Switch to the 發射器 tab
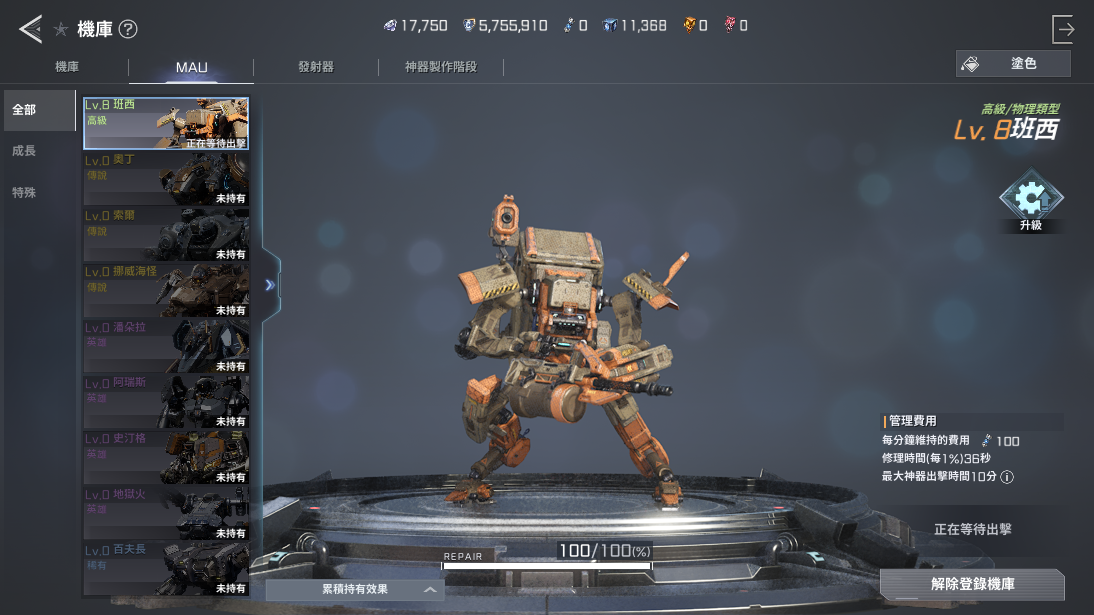Viewport: 1094px width, 615px height. tap(315, 67)
